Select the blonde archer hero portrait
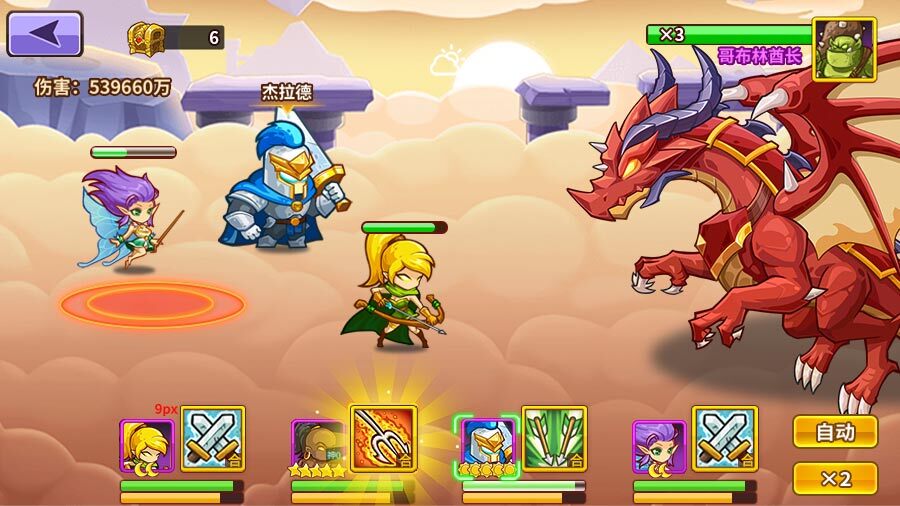This screenshot has height=506, width=900. coord(146,446)
